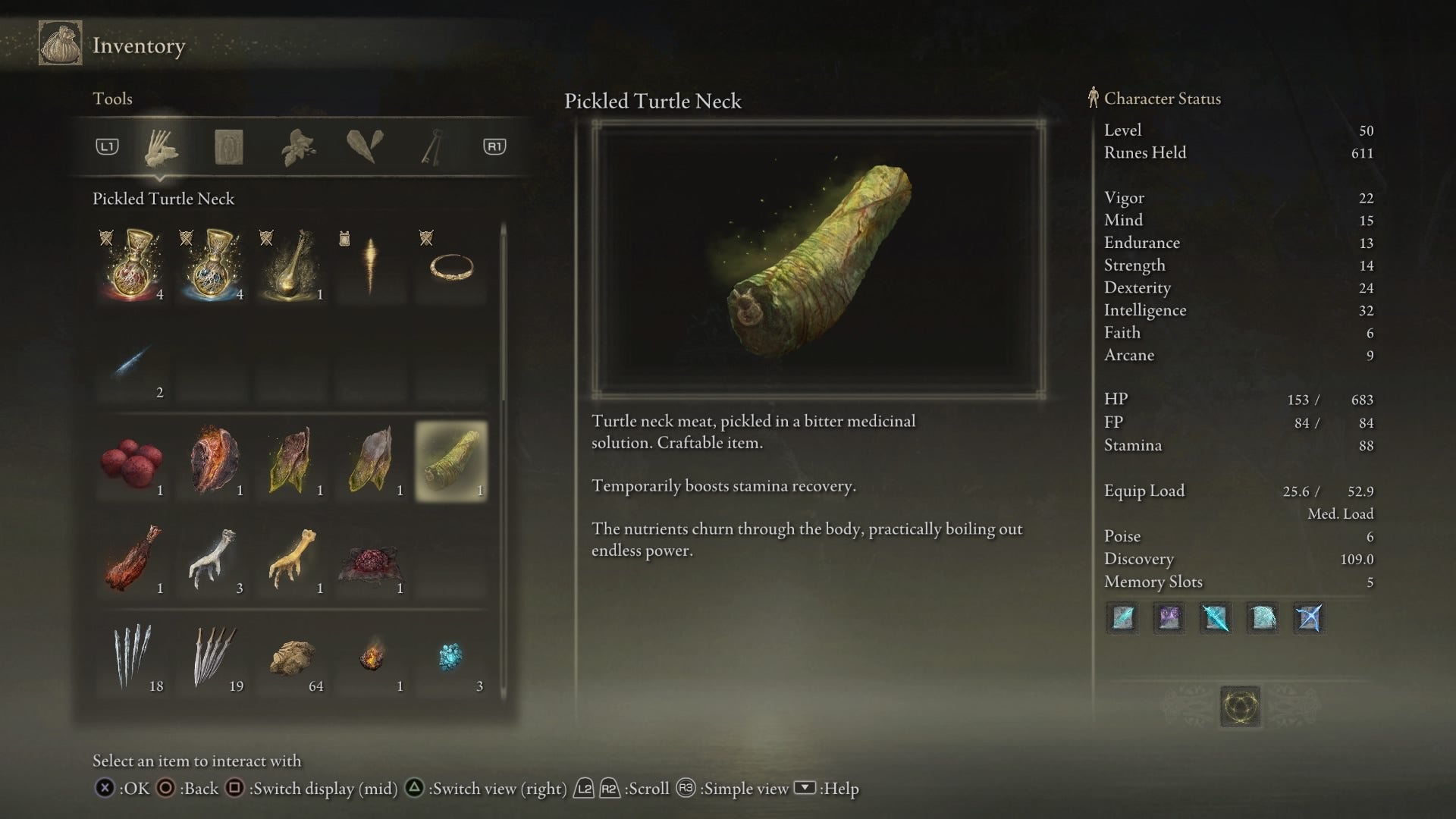The height and width of the screenshot is (819, 1456).
Task: Choose the stack of 18 throwing daggers
Action: (132, 657)
